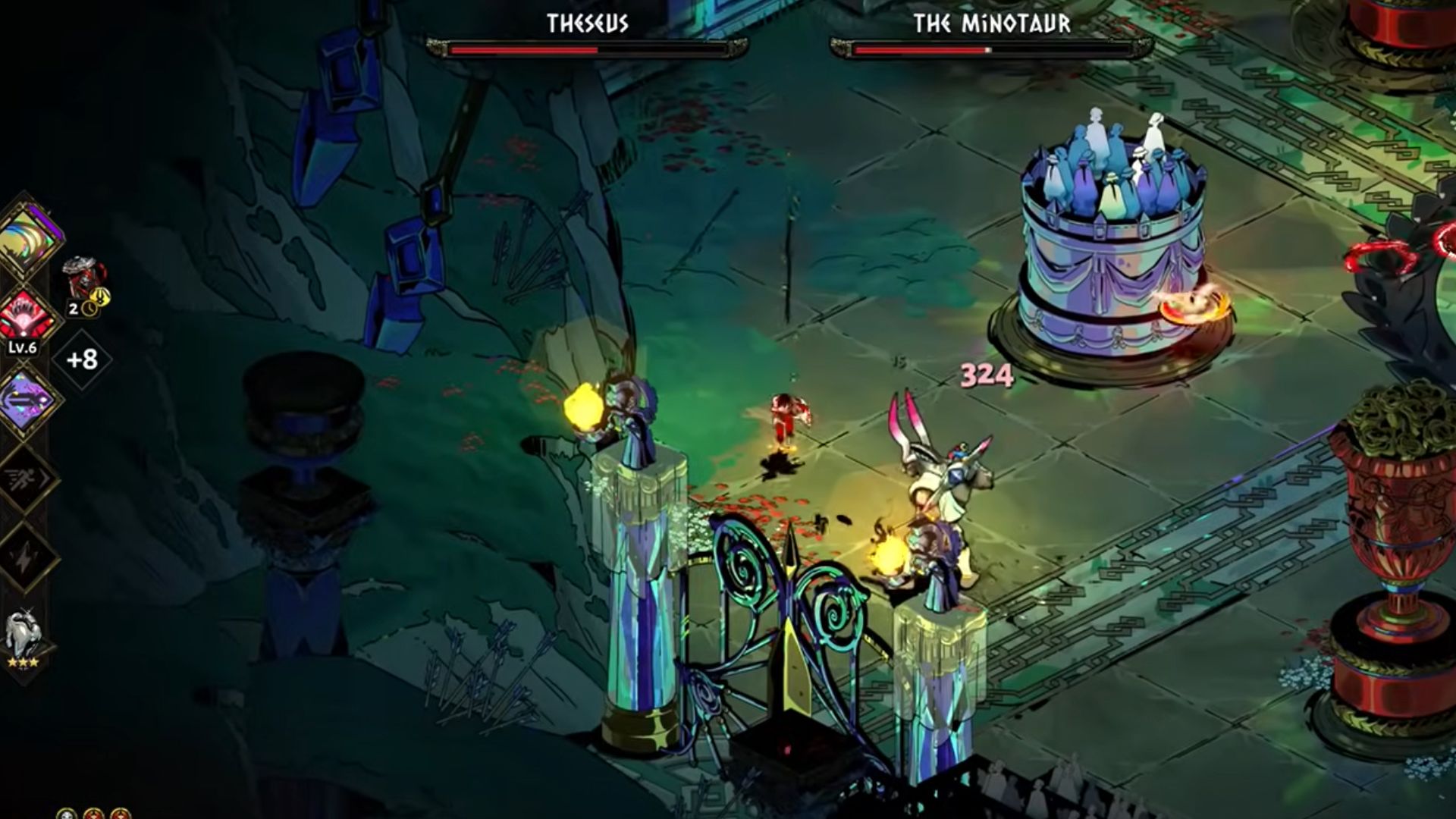This screenshot has height=819, width=1456.
Task: Select the purple arrow boon icon
Action: point(27,400)
